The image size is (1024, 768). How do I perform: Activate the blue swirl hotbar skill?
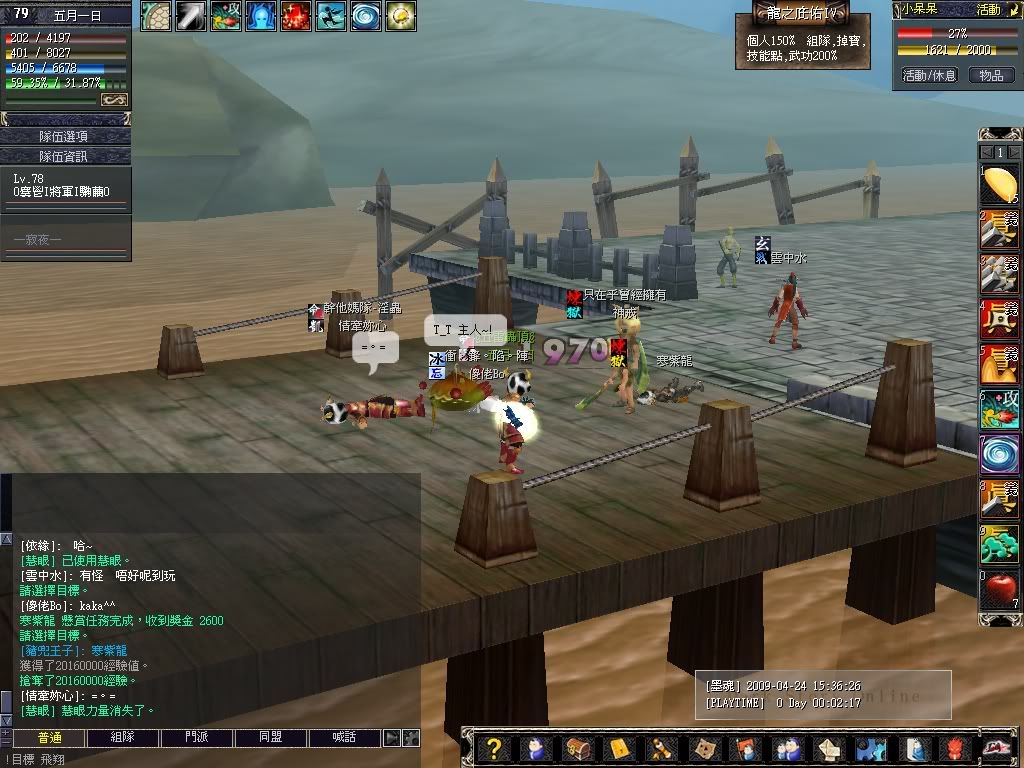tap(999, 452)
